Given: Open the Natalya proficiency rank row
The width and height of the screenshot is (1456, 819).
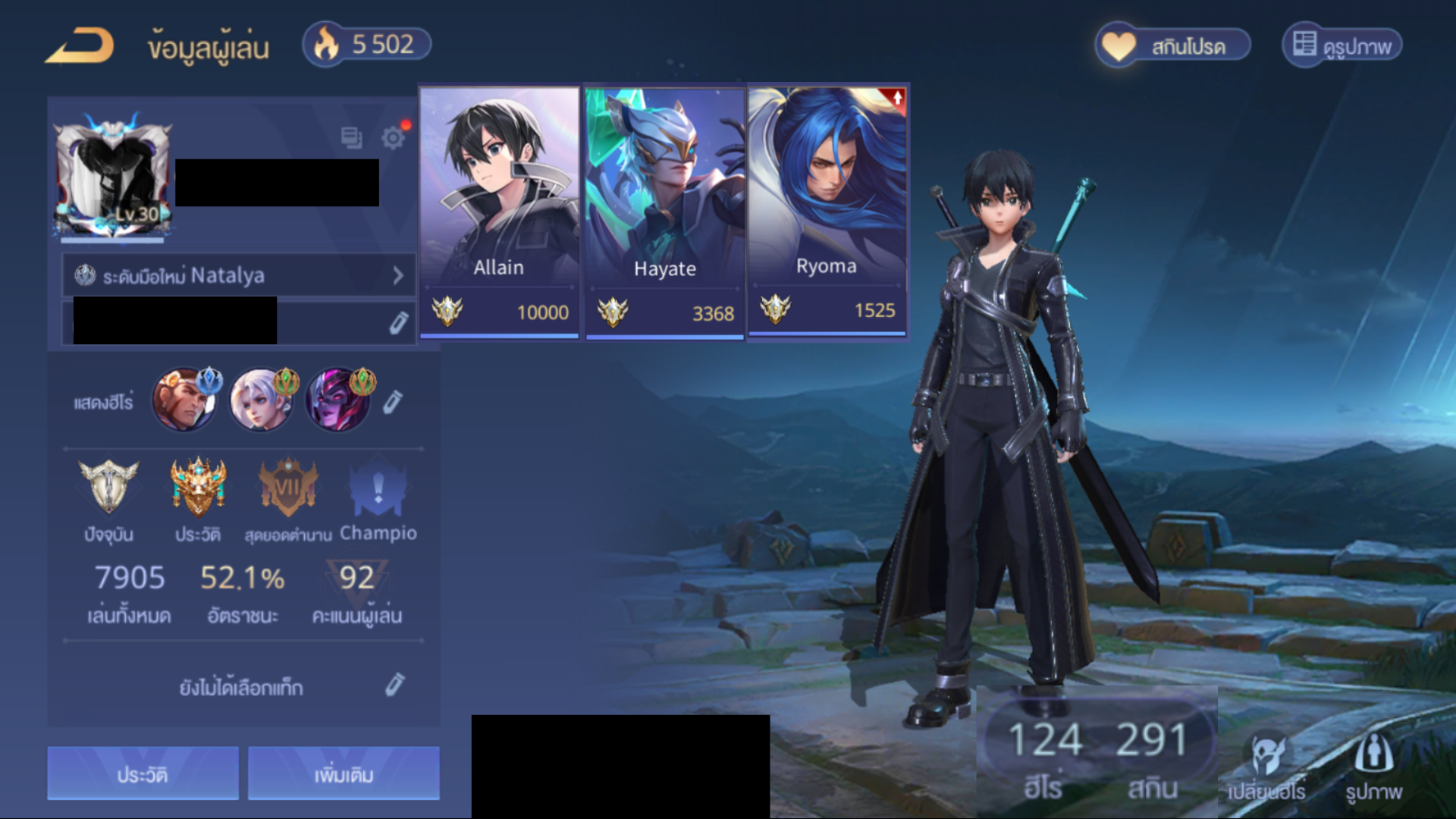Looking at the screenshot, I should pyautogui.click(x=239, y=275).
